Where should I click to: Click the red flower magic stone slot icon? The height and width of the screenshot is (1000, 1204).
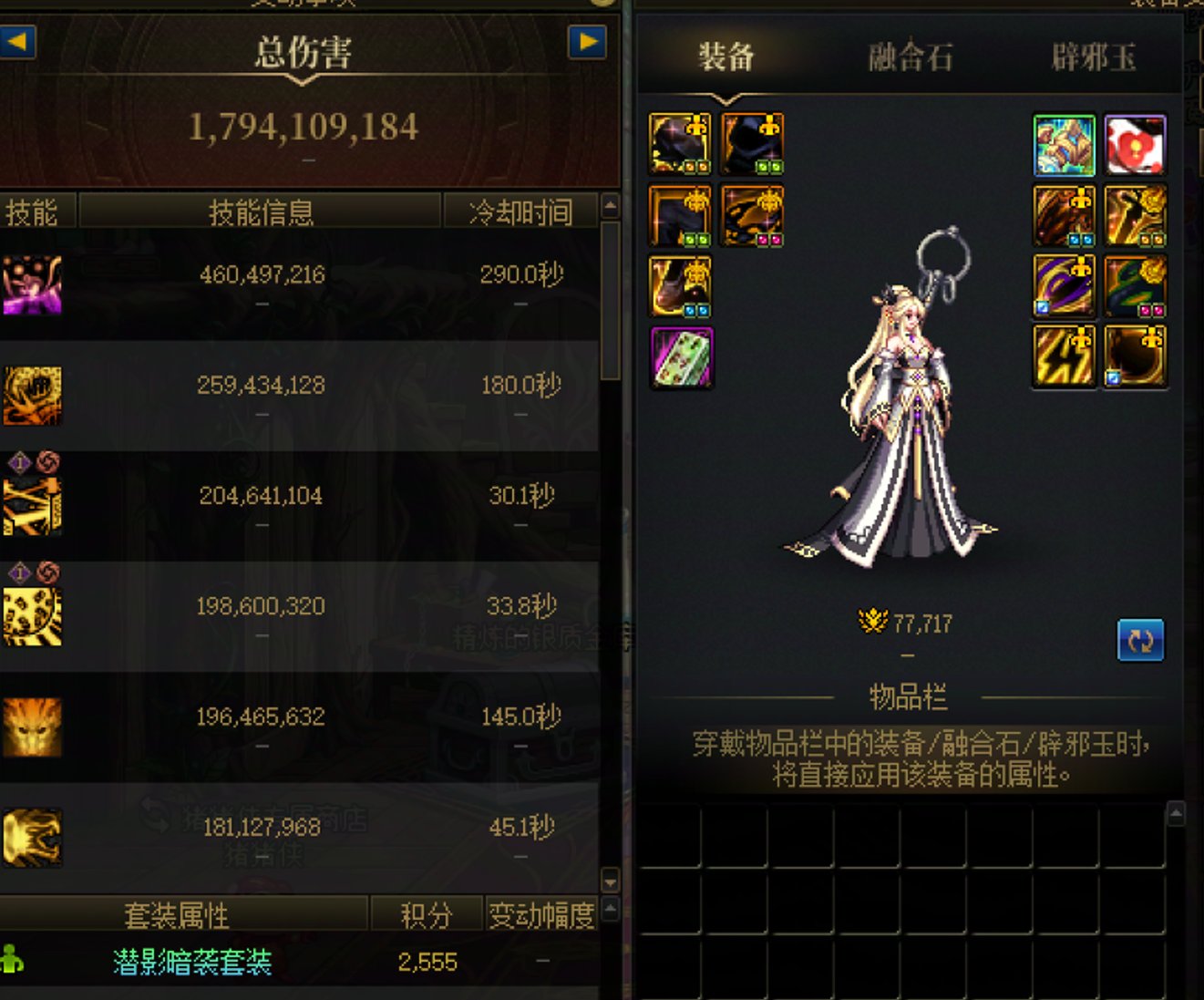point(1136,144)
